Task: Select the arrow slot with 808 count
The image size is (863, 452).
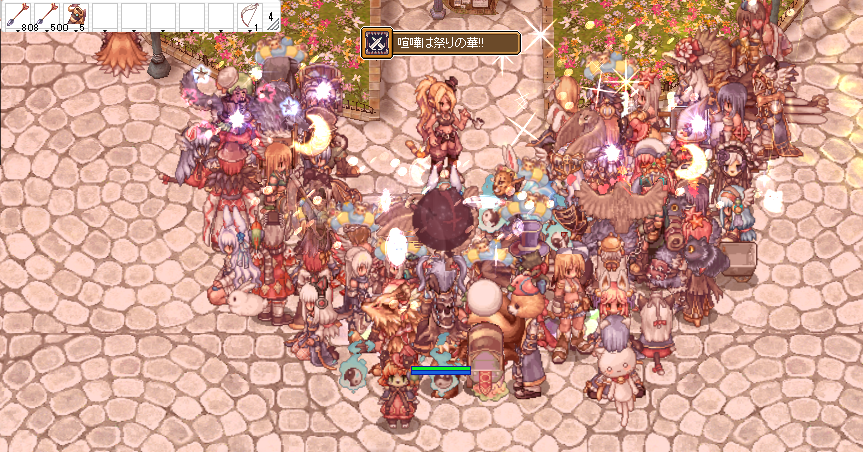Action: 17,16
